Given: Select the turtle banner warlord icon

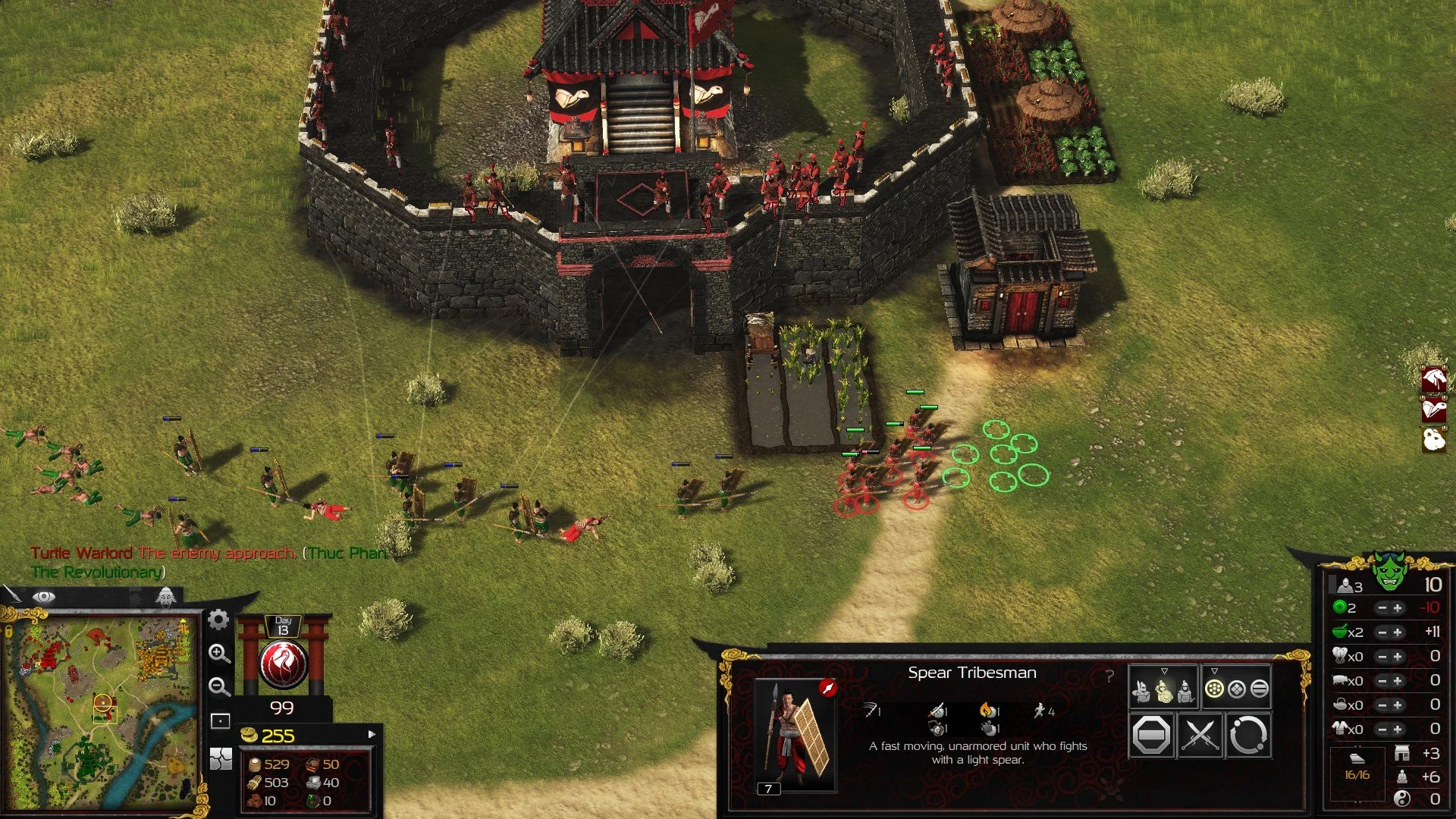Looking at the screenshot, I should [1433, 409].
